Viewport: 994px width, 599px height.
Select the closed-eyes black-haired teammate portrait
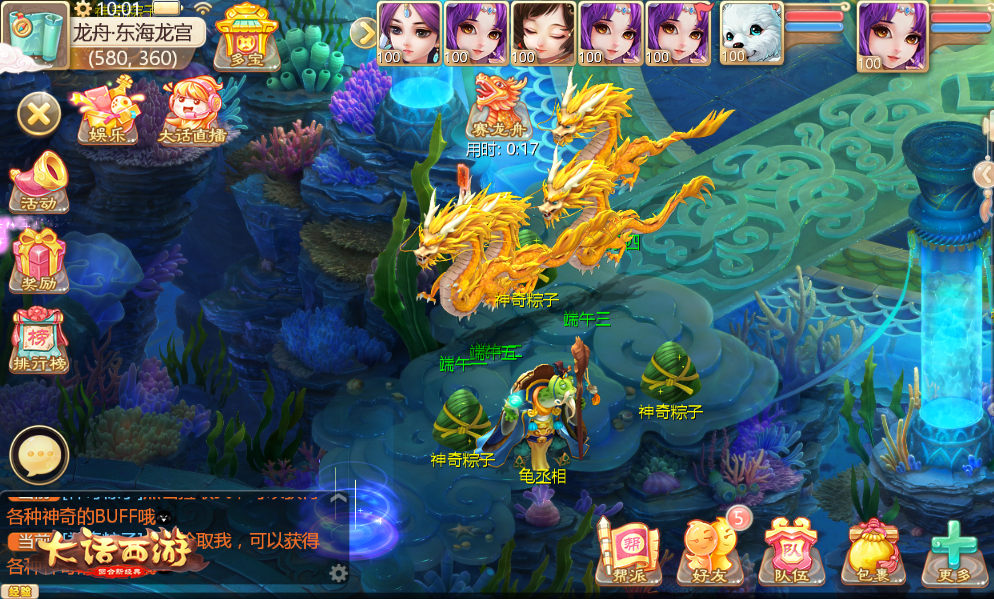point(543,33)
